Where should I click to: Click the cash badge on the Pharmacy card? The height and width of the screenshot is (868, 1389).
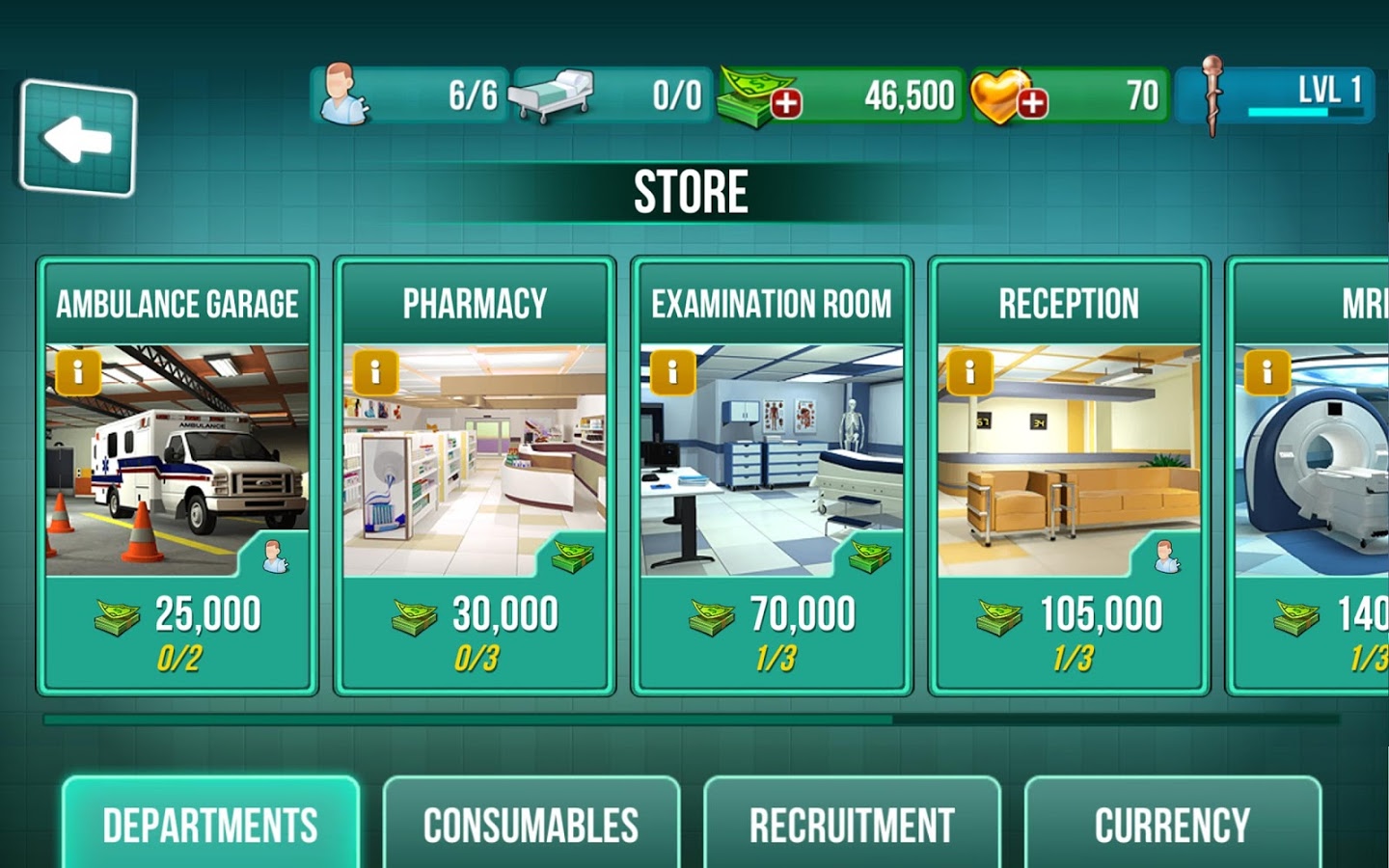click(x=571, y=554)
